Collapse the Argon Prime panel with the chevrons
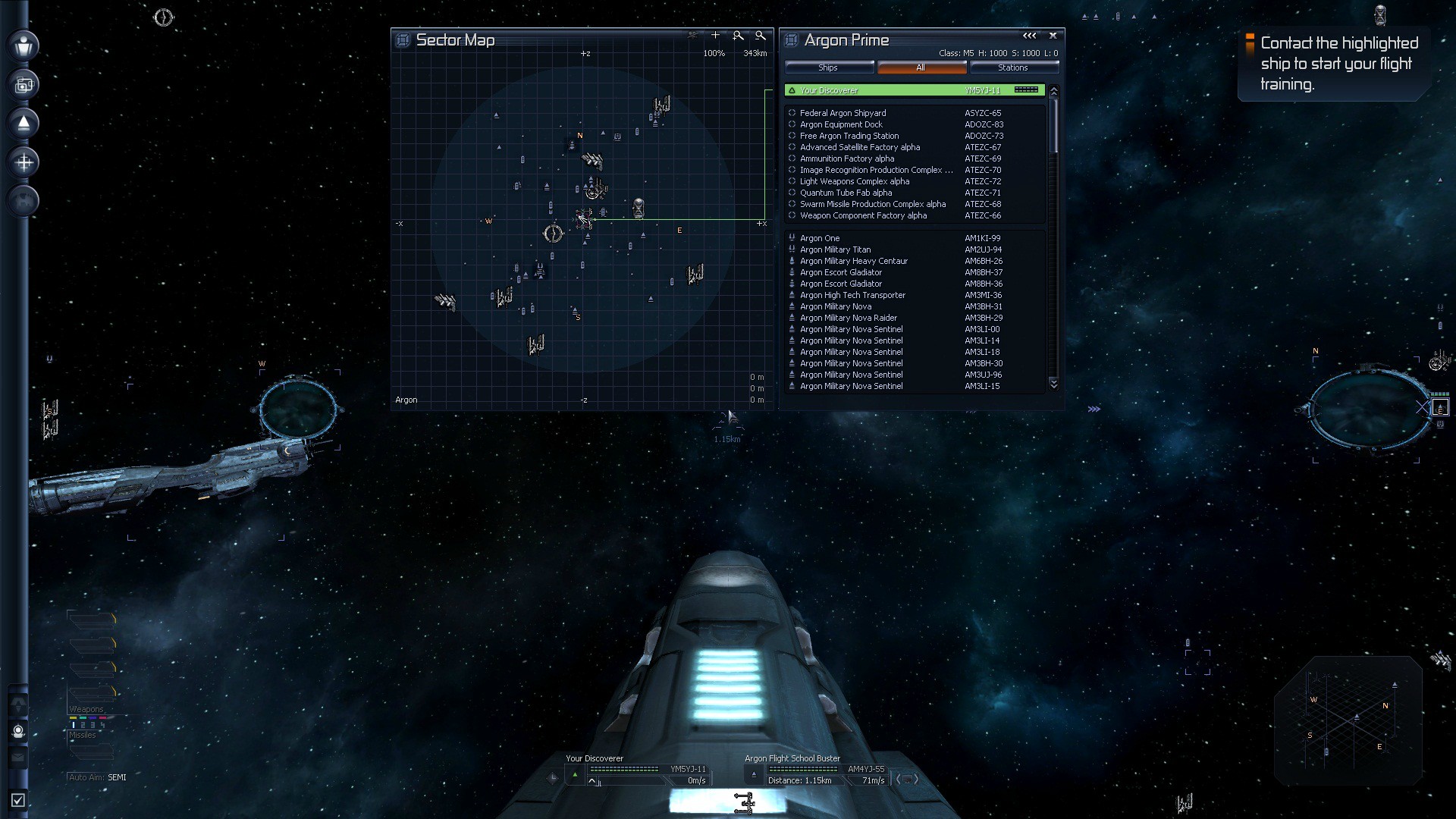Image resolution: width=1456 pixels, height=819 pixels. [1028, 35]
